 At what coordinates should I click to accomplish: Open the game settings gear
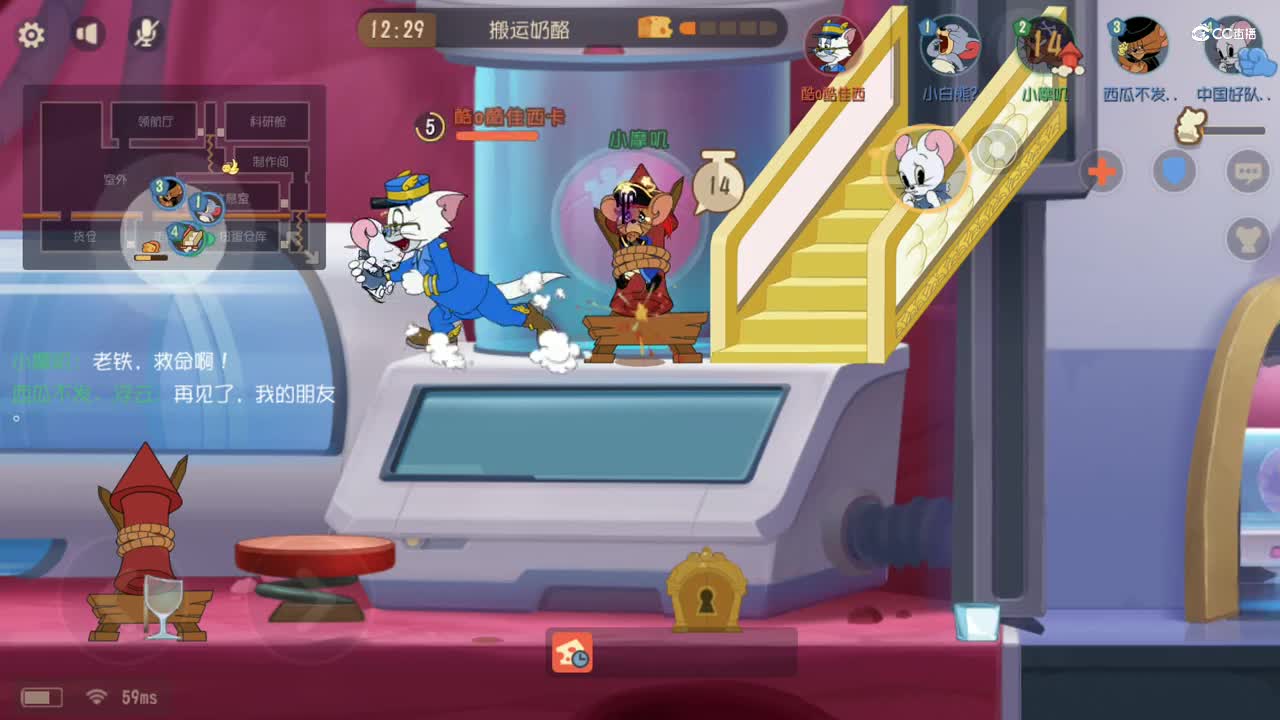[32, 33]
